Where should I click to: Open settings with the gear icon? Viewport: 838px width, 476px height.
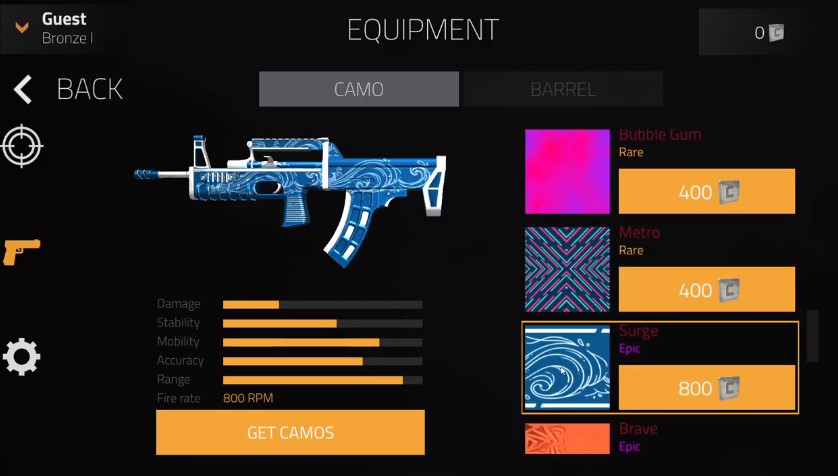coord(21,356)
